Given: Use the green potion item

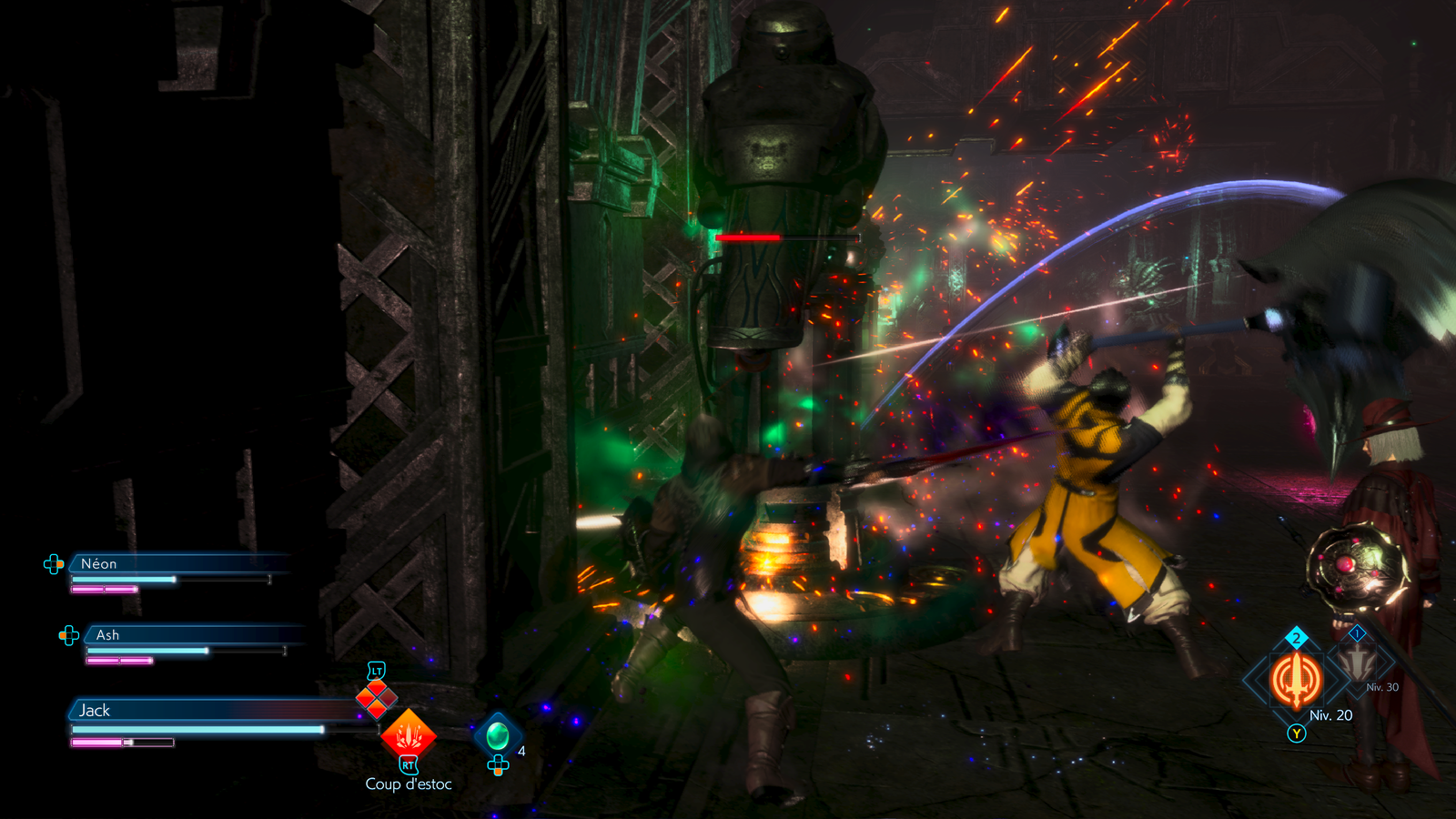Looking at the screenshot, I should coord(498,733).
